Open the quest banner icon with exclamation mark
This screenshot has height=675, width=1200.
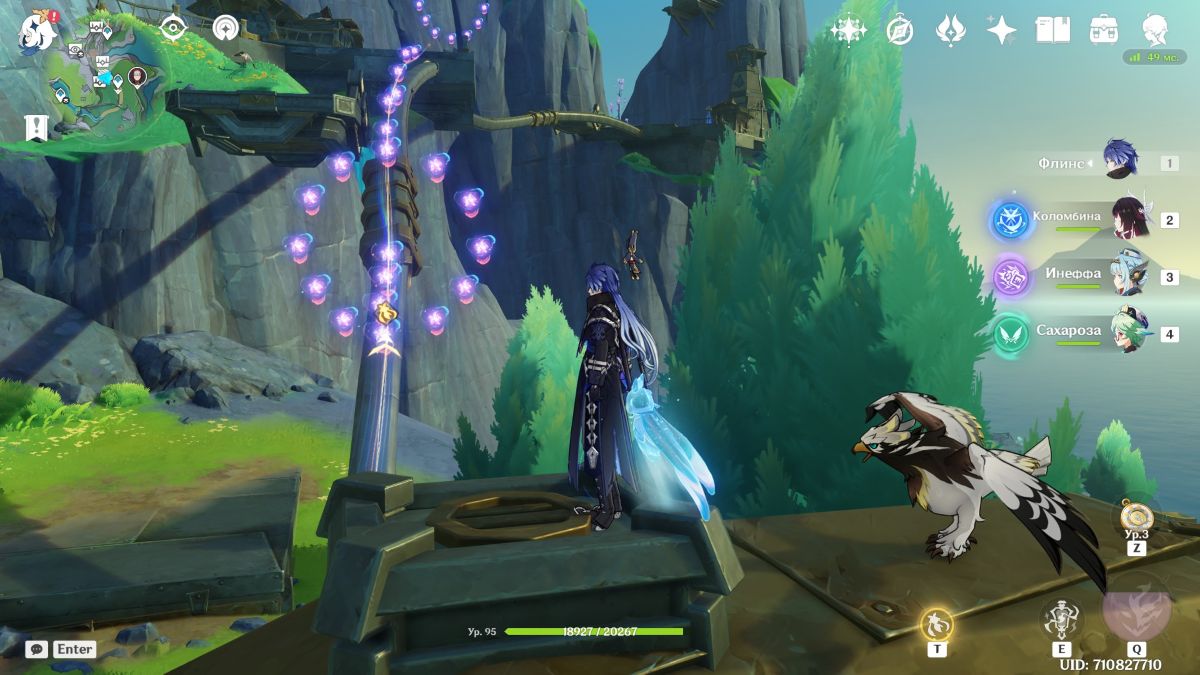click(35, 127)
